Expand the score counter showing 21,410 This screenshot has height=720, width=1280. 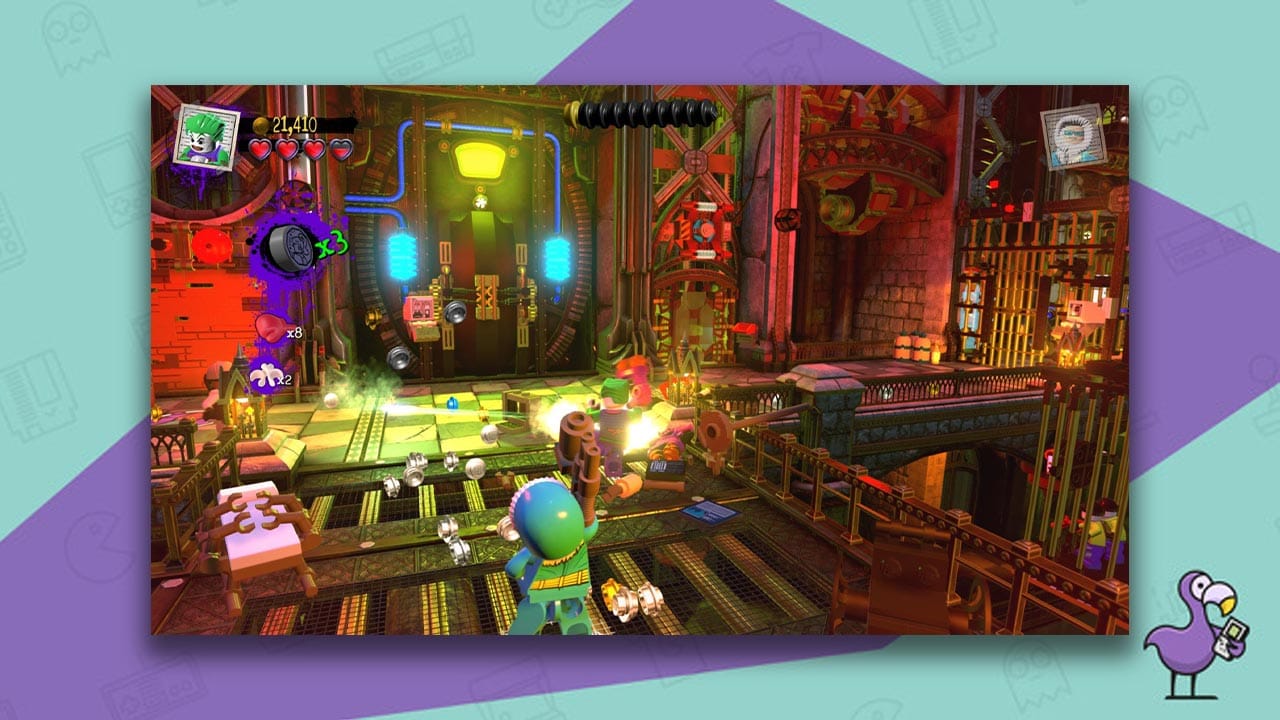(x=295, y=123)
